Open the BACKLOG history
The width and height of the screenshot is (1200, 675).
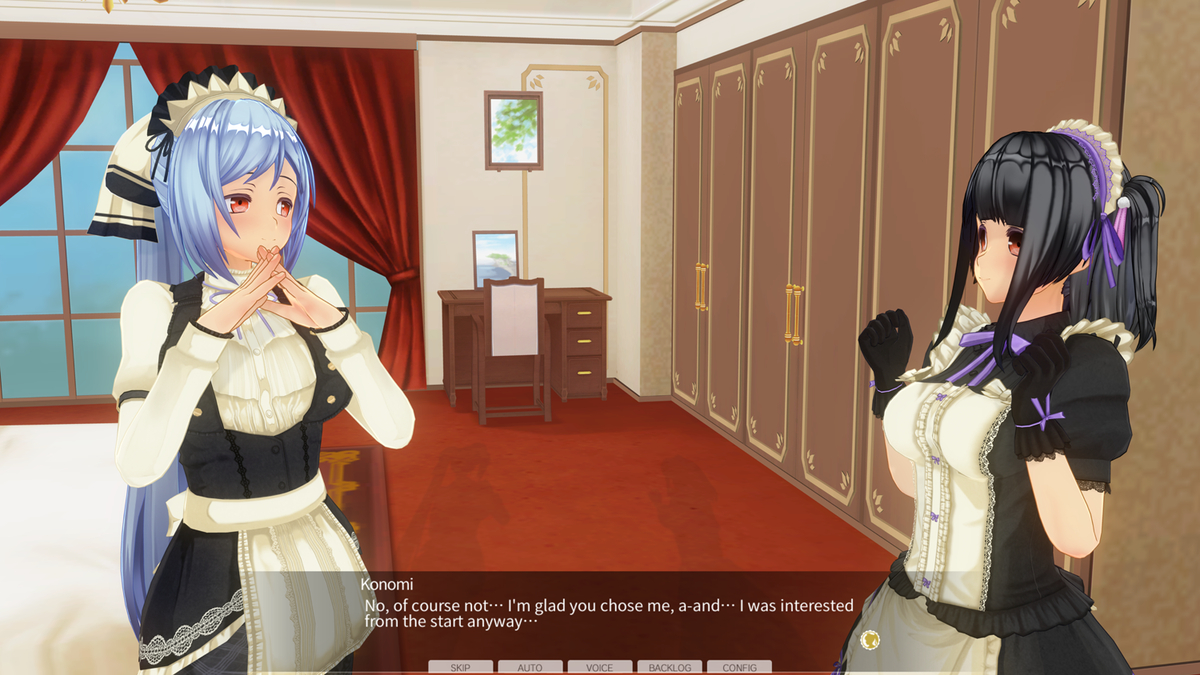click(670, 667)
